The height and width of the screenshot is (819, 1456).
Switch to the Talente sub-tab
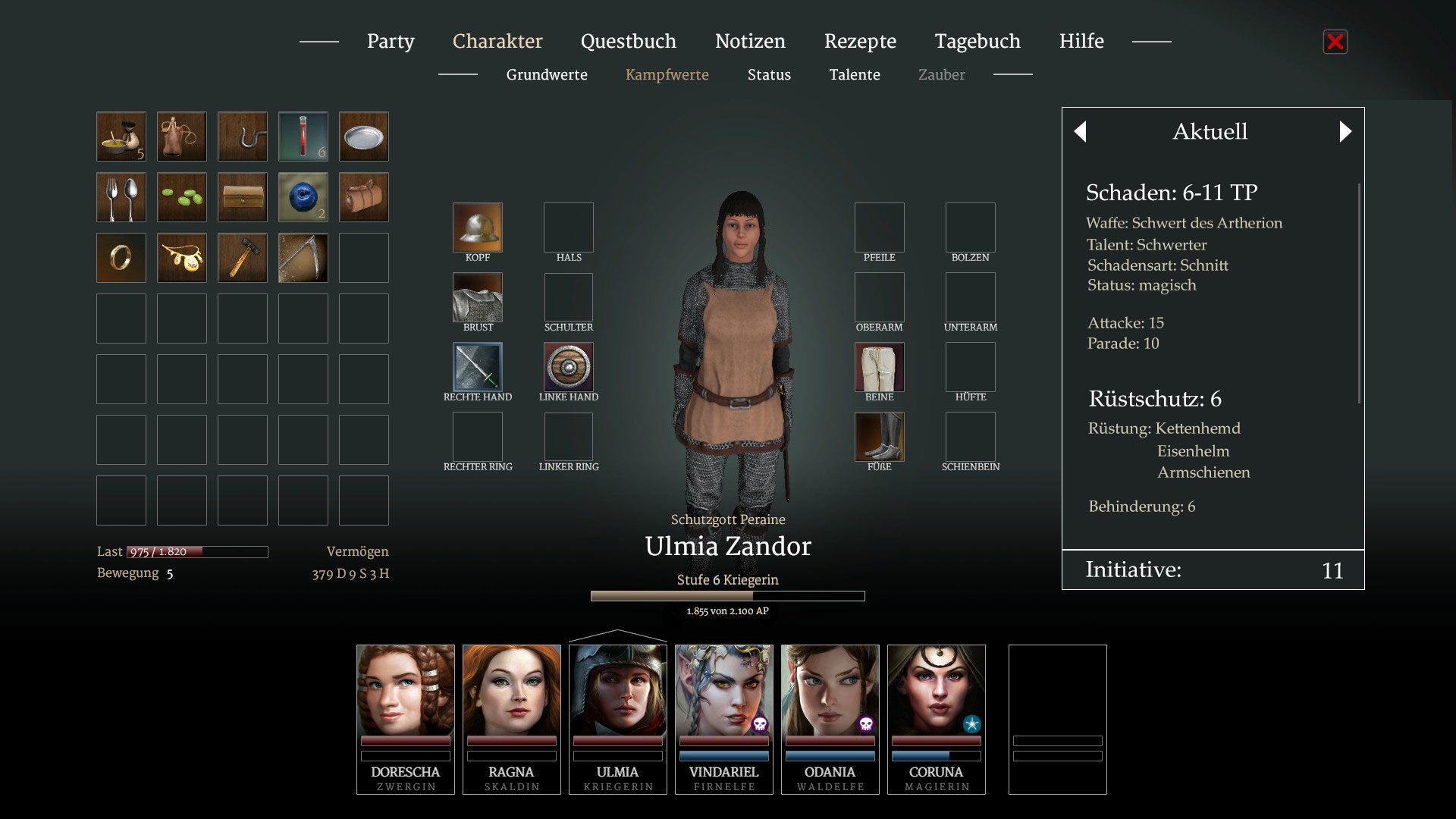[855, 75]
